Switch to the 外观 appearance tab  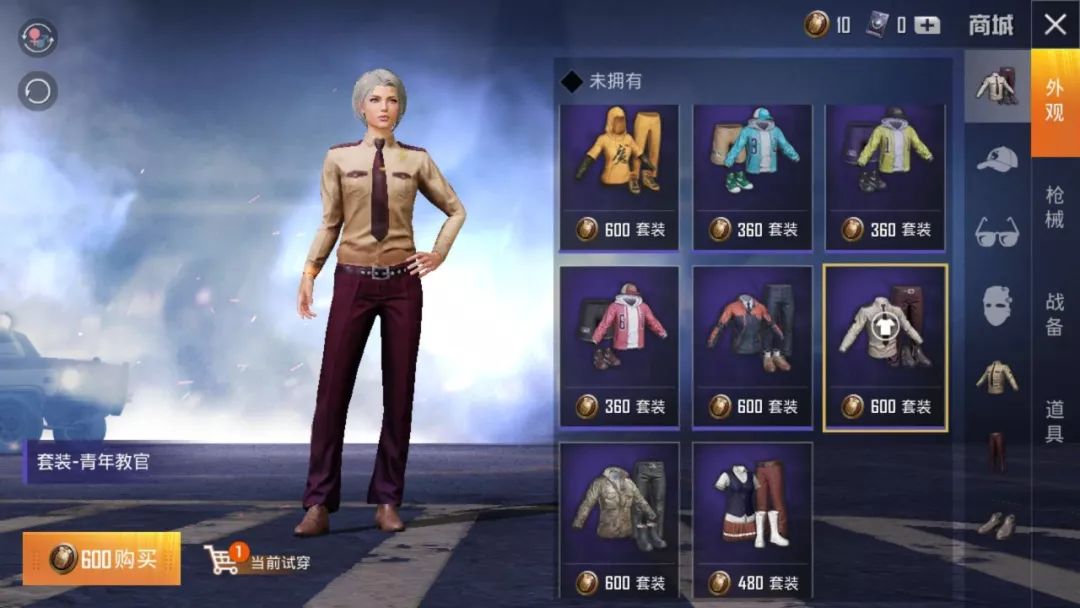coord(1055,100)
